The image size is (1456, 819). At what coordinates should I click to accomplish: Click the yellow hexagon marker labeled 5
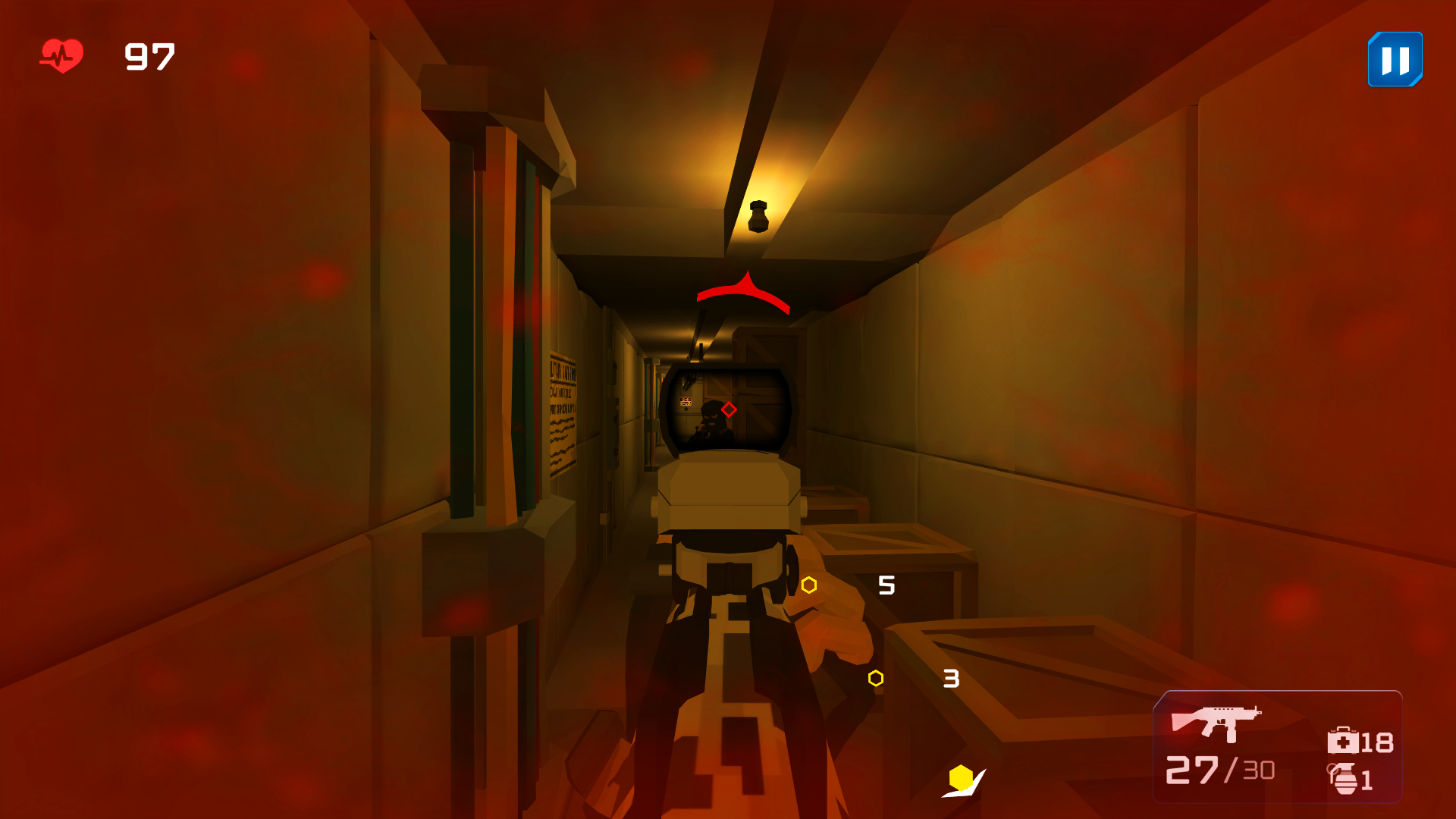pyautogui.click(x=809, y=585)
